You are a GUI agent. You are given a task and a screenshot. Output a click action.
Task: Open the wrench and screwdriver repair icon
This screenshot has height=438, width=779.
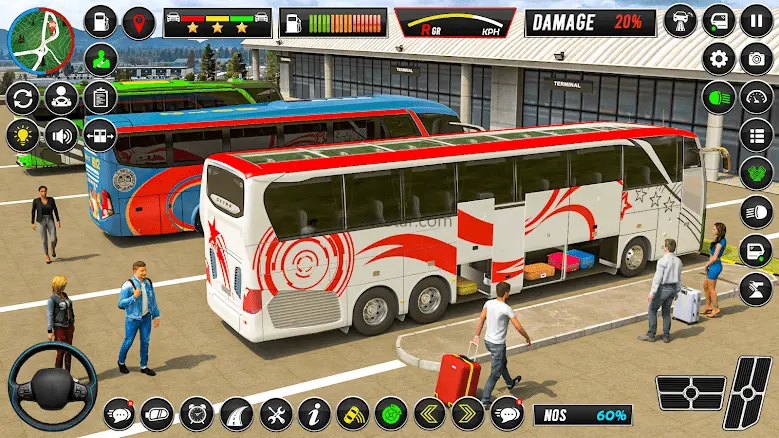click(x=276, y=413)
